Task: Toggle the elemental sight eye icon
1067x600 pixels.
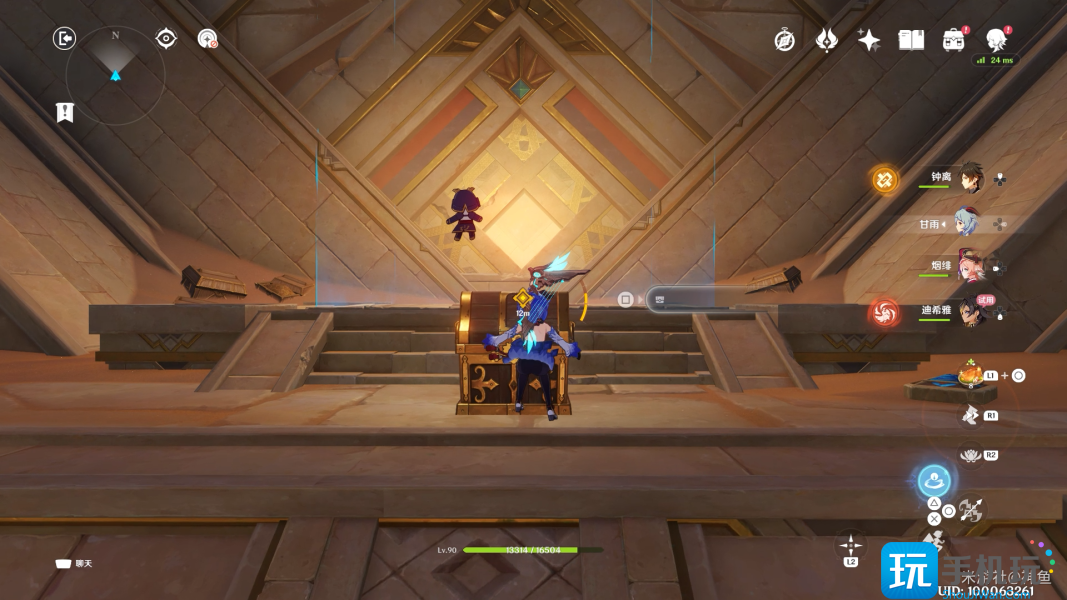Action: (166, 39)
